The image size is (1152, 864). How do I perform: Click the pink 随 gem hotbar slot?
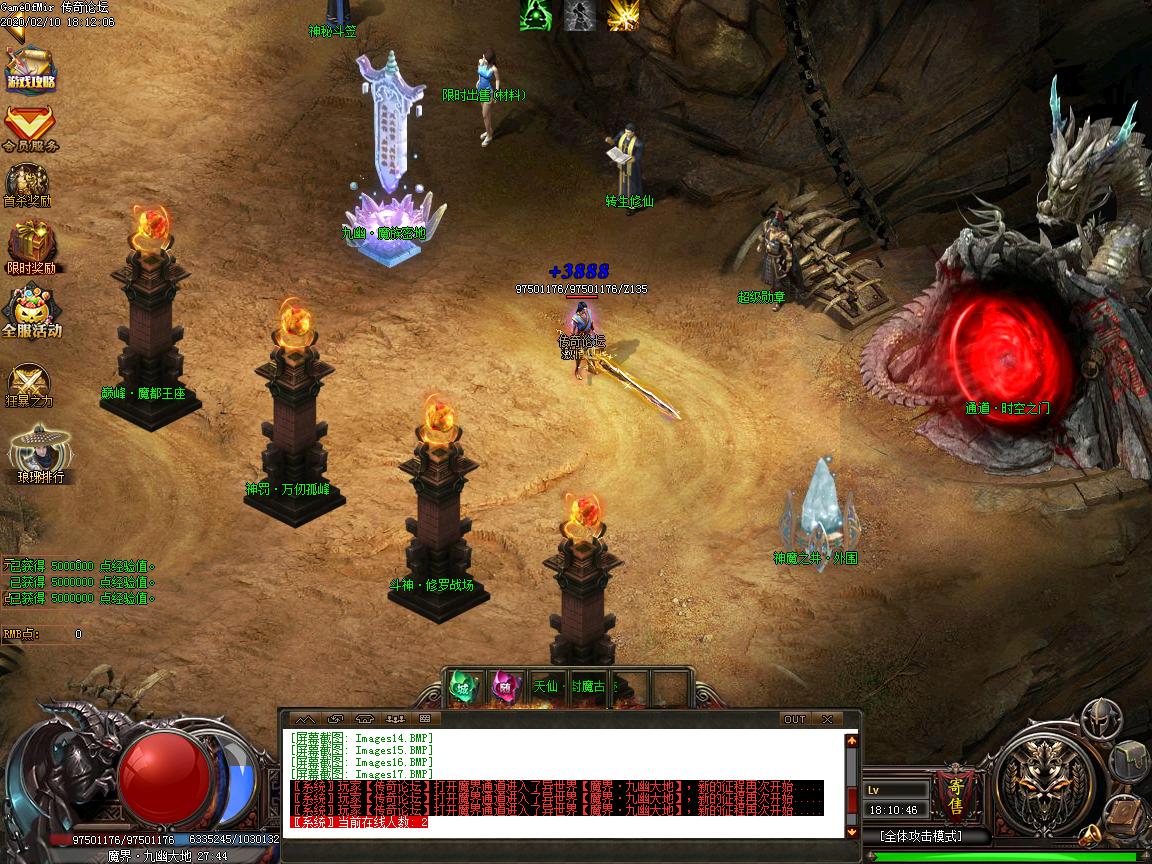pyautogui.click(x=505, y=687)
